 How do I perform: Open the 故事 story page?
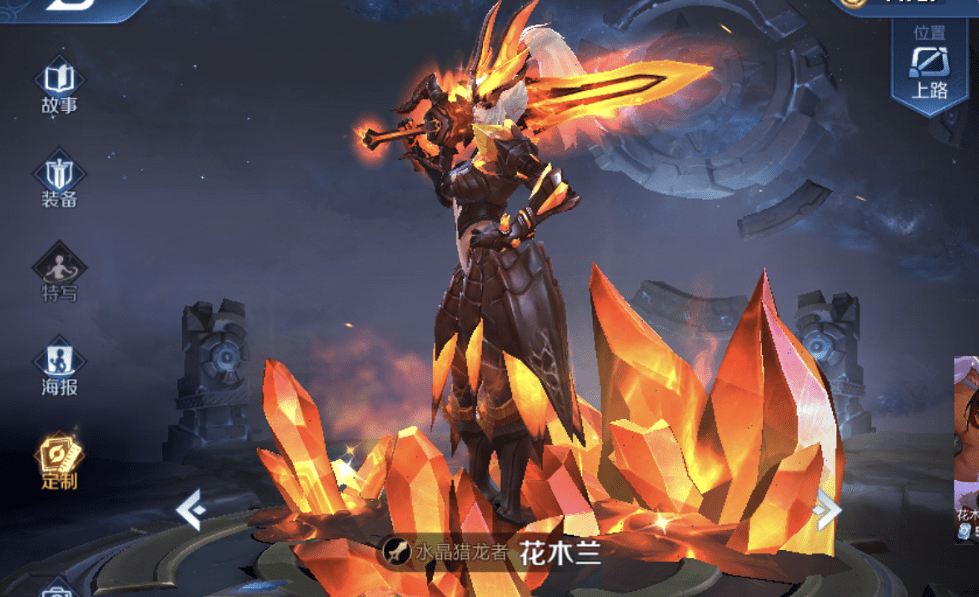(x=59, y=86)
